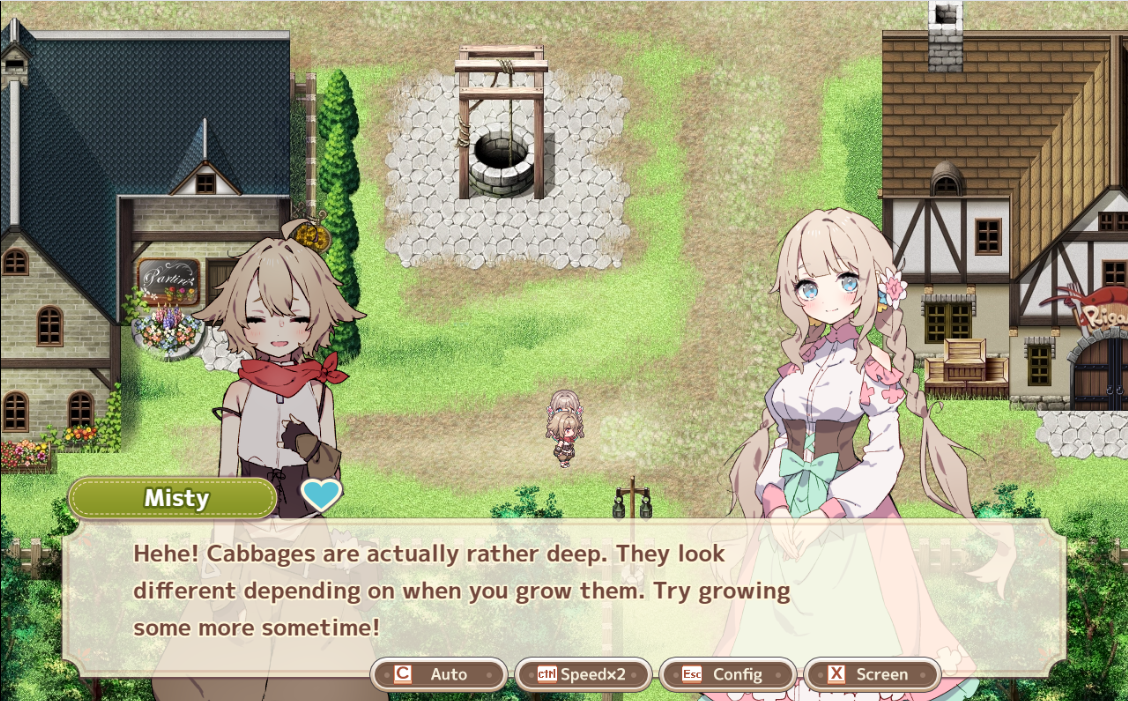Toggle the Speed×2 button
Image resolution: width=1128 pixels, height=701 pixels.
tap(583, 674)
